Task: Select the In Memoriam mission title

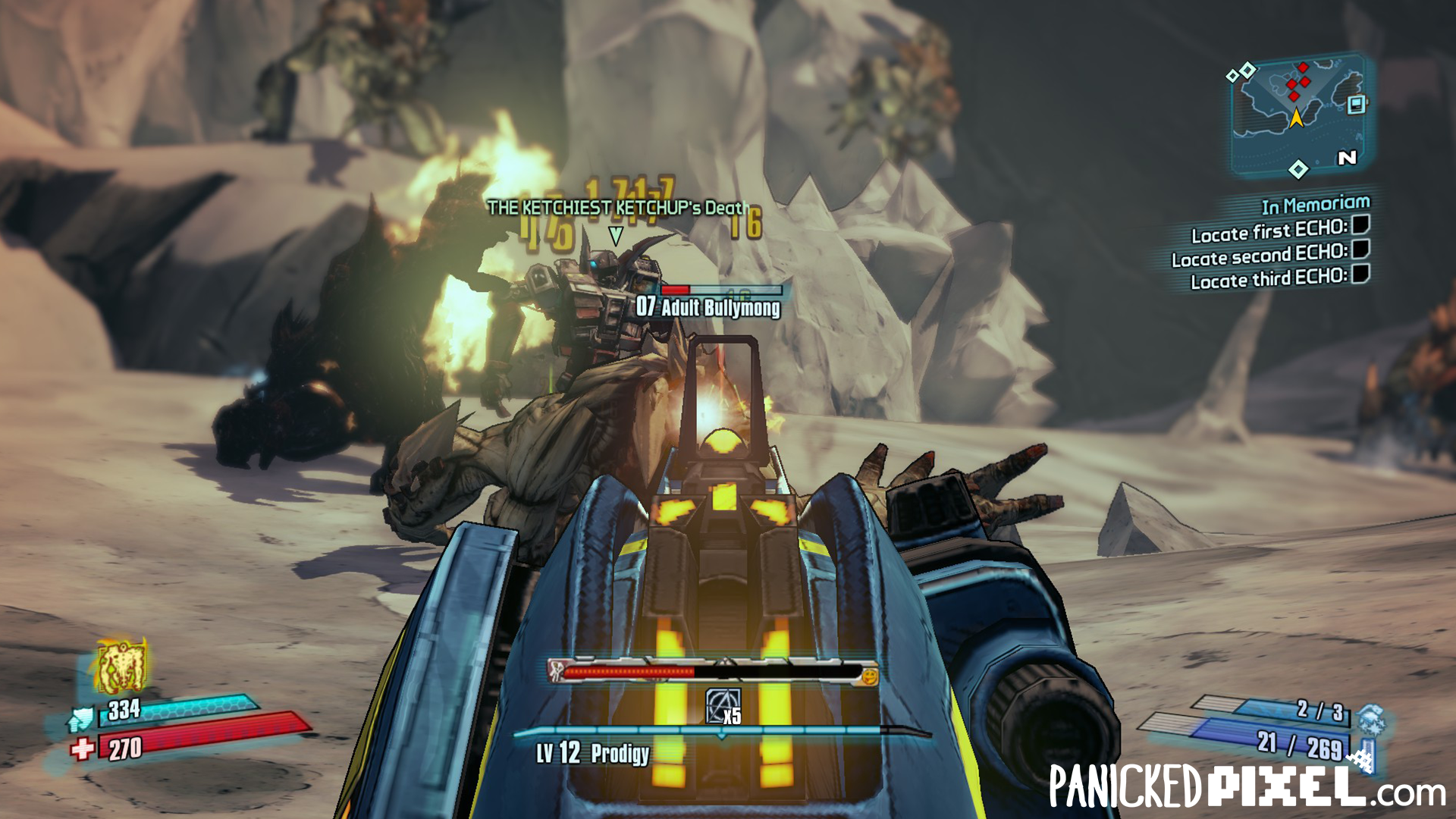Action: [x=1315, y=205]
